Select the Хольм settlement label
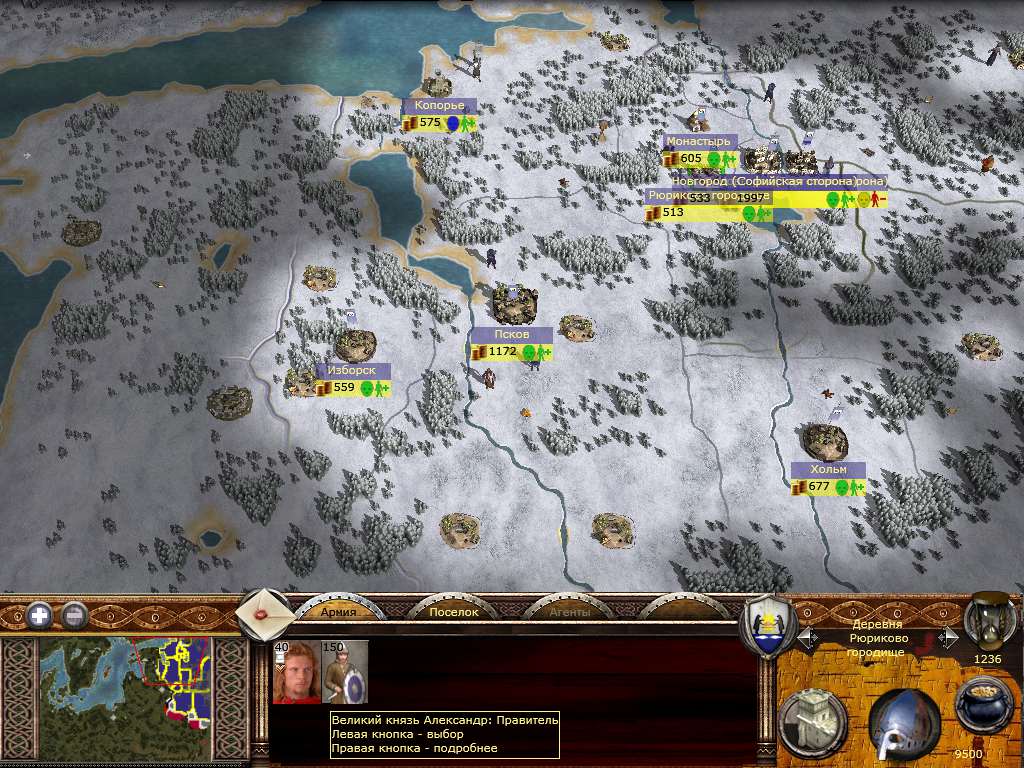The height and width of the screenshot is (768, 1024). pos(827,470)
